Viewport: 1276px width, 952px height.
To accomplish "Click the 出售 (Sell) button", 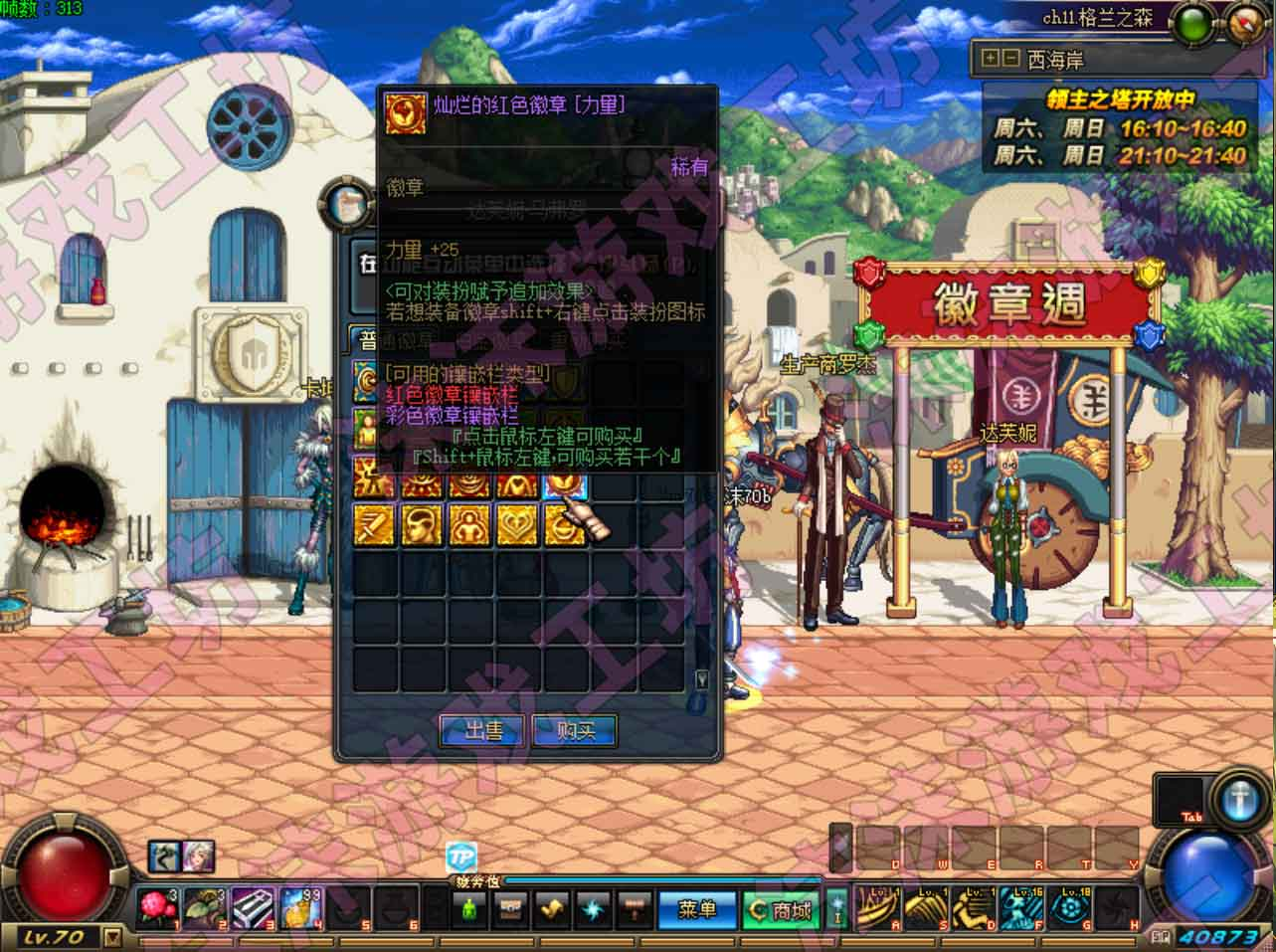I will [484, 731].
